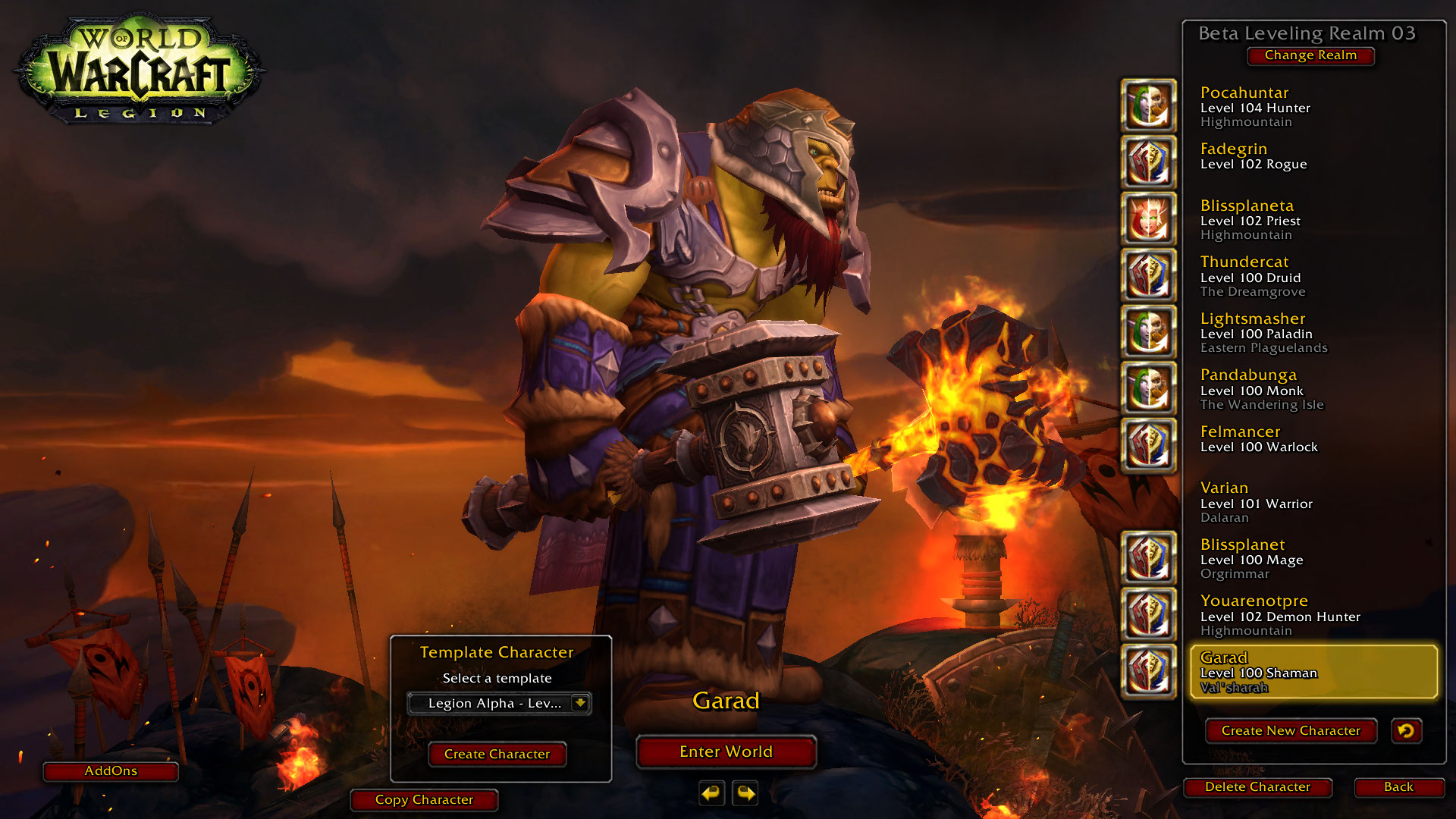Enter the world with Garad
Viewport: 1456px width, 819px height.
pos(726,752)
